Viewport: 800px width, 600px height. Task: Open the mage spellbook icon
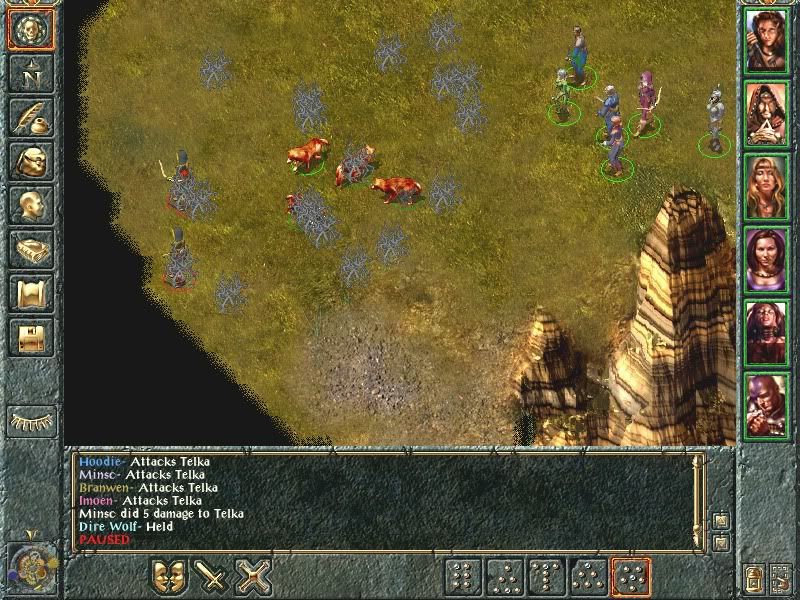[29, 248]
